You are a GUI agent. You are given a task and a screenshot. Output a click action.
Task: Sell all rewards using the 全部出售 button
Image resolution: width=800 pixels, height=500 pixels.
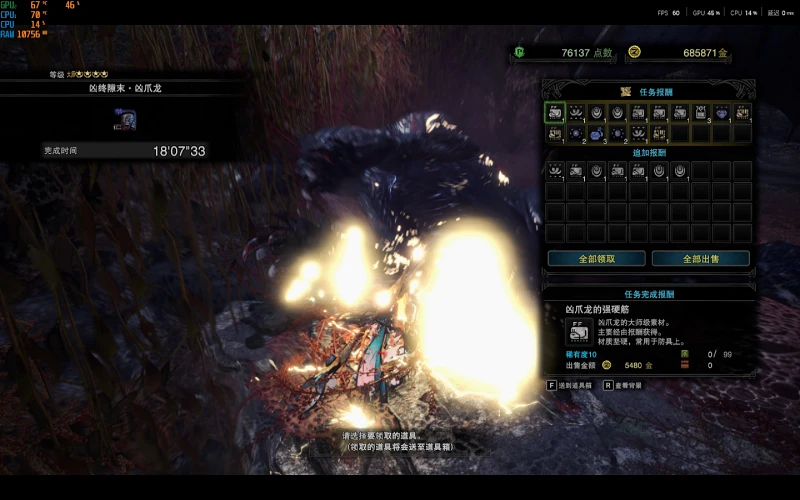tap(700, 258)
